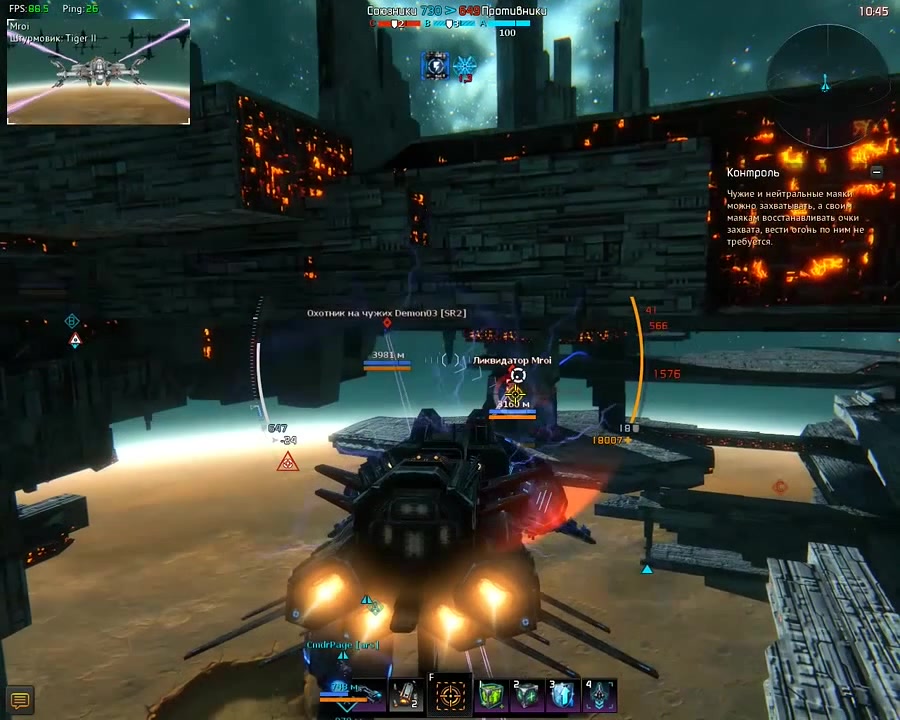Collapse the Контроль hint panel
Image resolution: width=900 pixels, height=720 pixels.
pyautogui.click(x=877, y=172)
